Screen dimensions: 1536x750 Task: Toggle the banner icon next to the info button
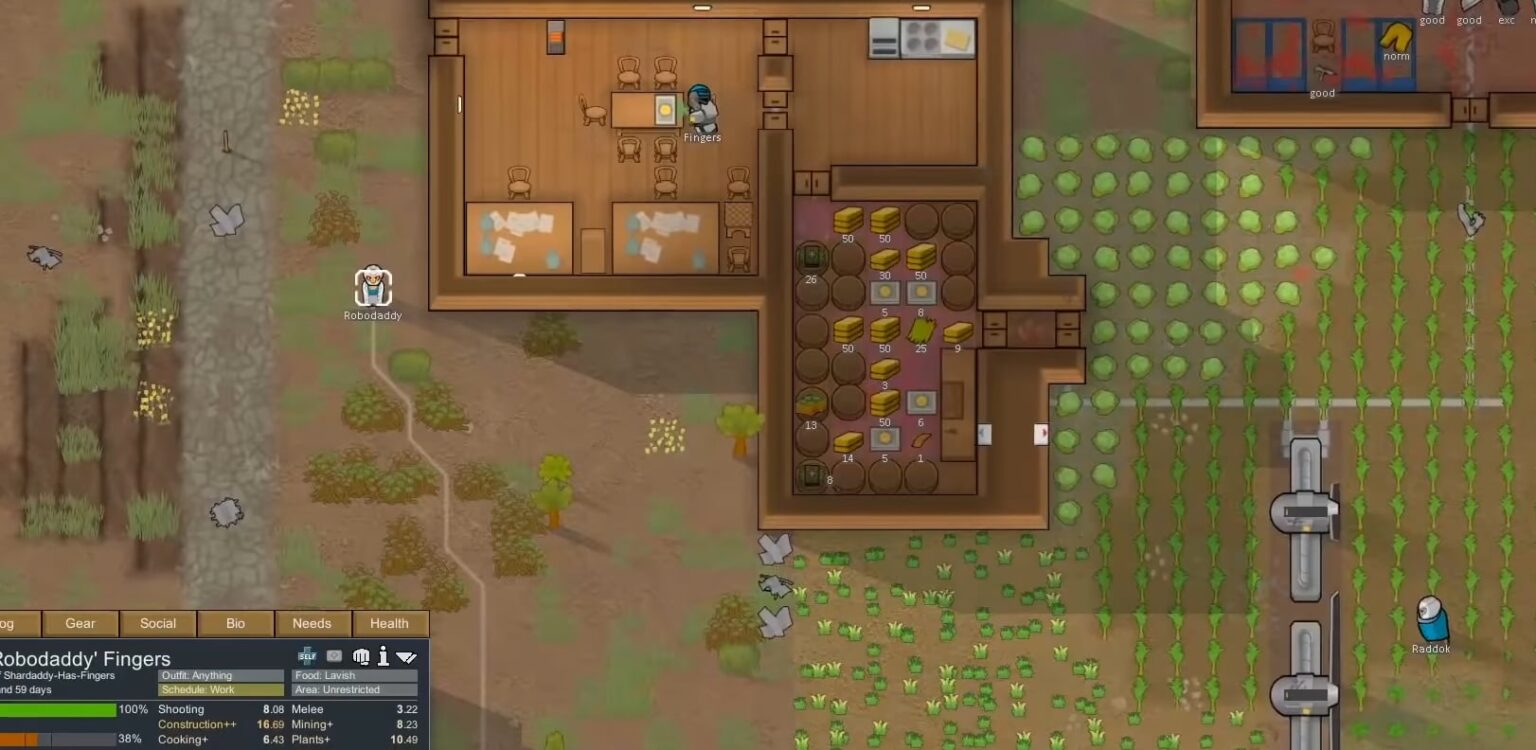point(405,656)
